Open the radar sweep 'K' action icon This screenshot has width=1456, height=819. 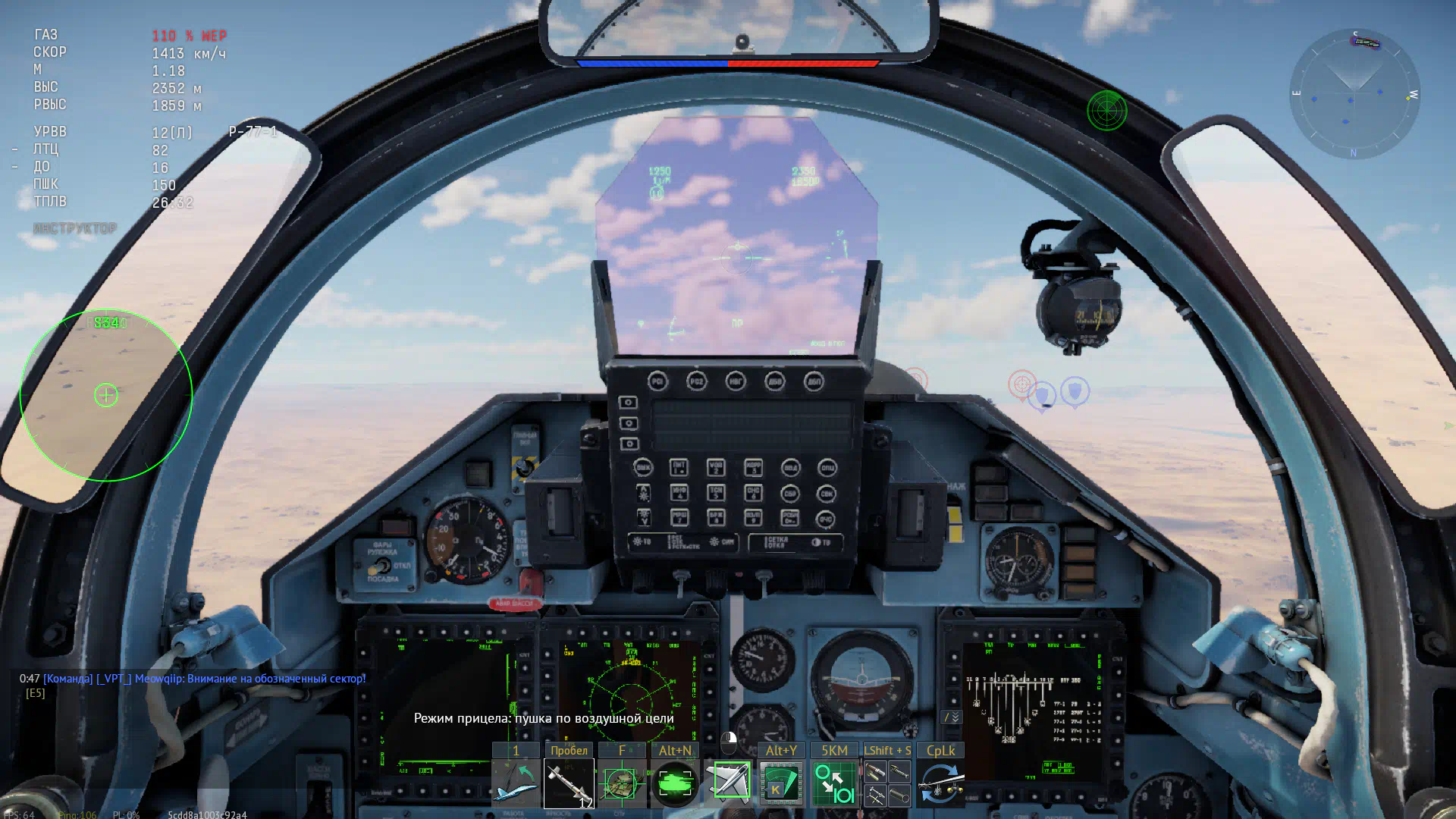pos(781,783)
